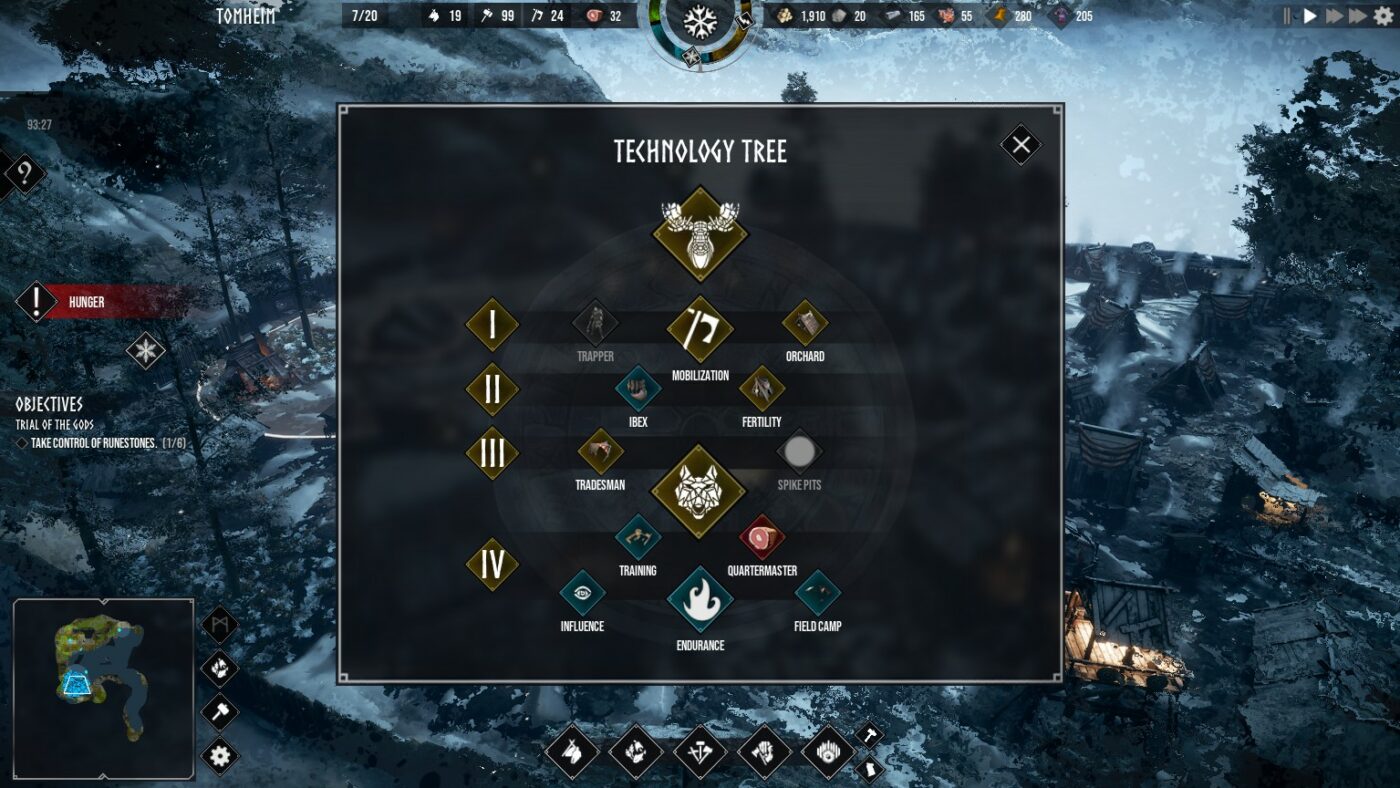Enable triple game speed
1400x788 pixels.
pos(1356,15)
